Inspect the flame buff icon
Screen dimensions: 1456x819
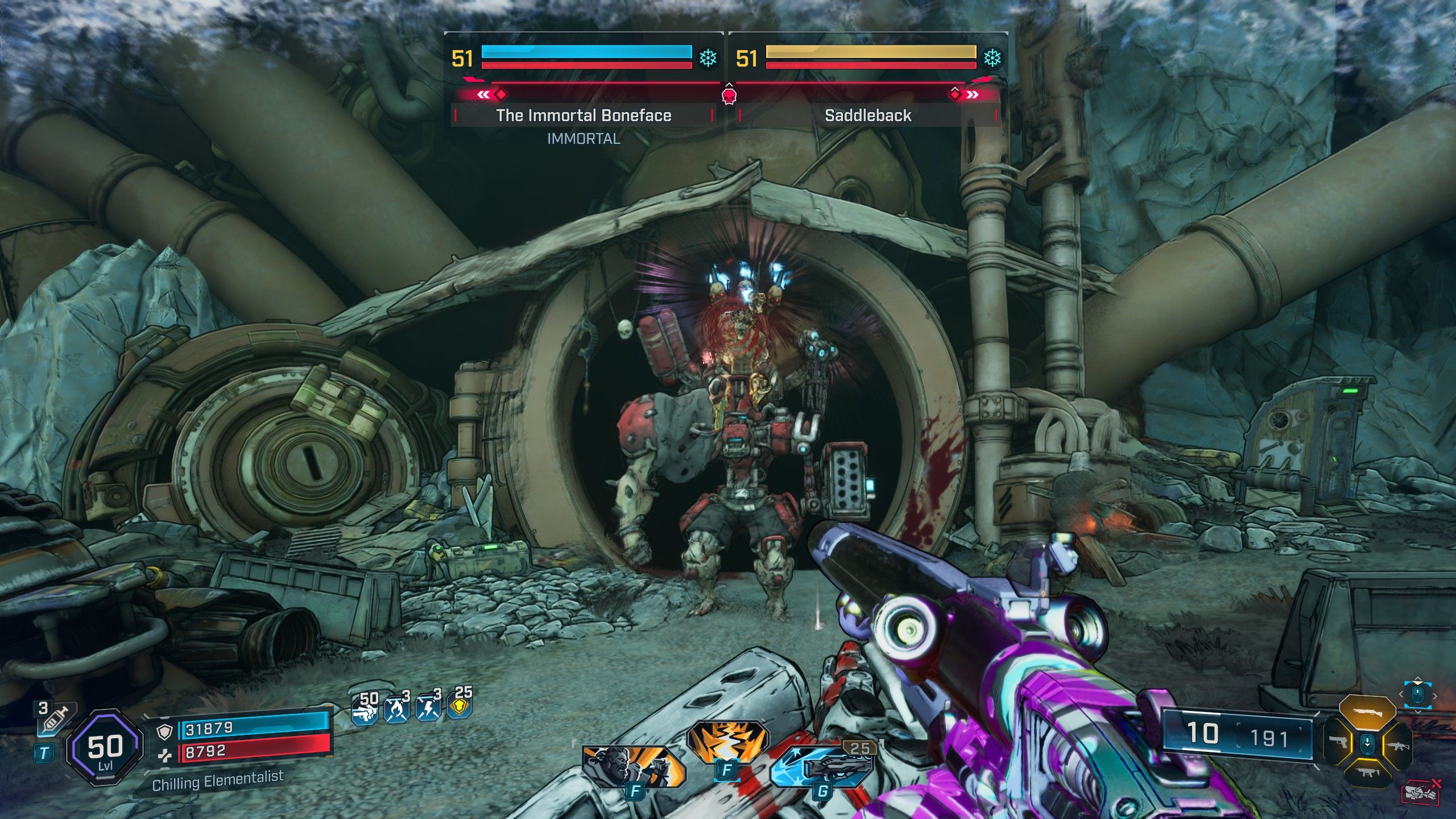pos(398,709)
